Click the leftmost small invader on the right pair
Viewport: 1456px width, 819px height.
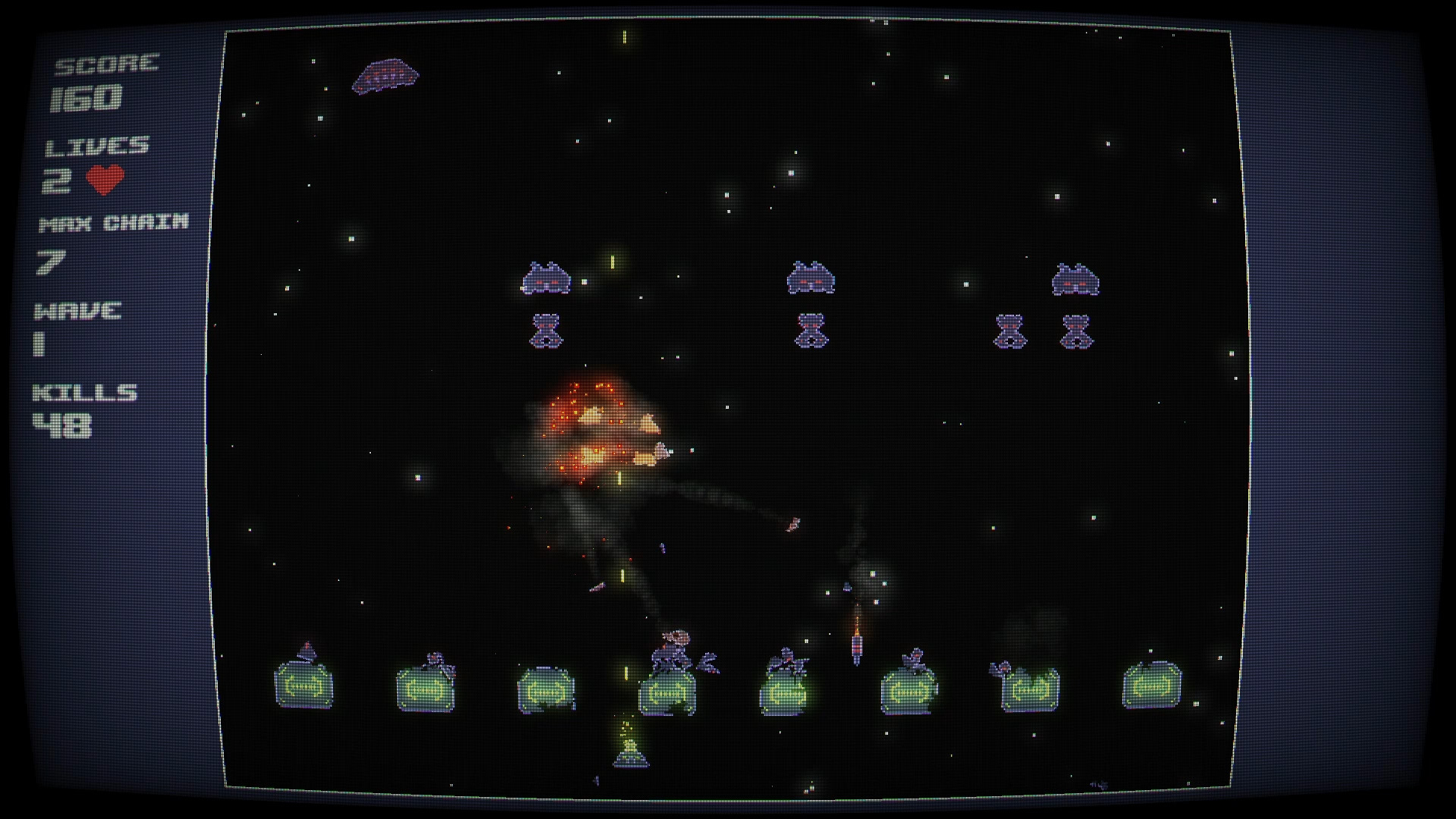pyautogui.click(x=1009, y=331)
